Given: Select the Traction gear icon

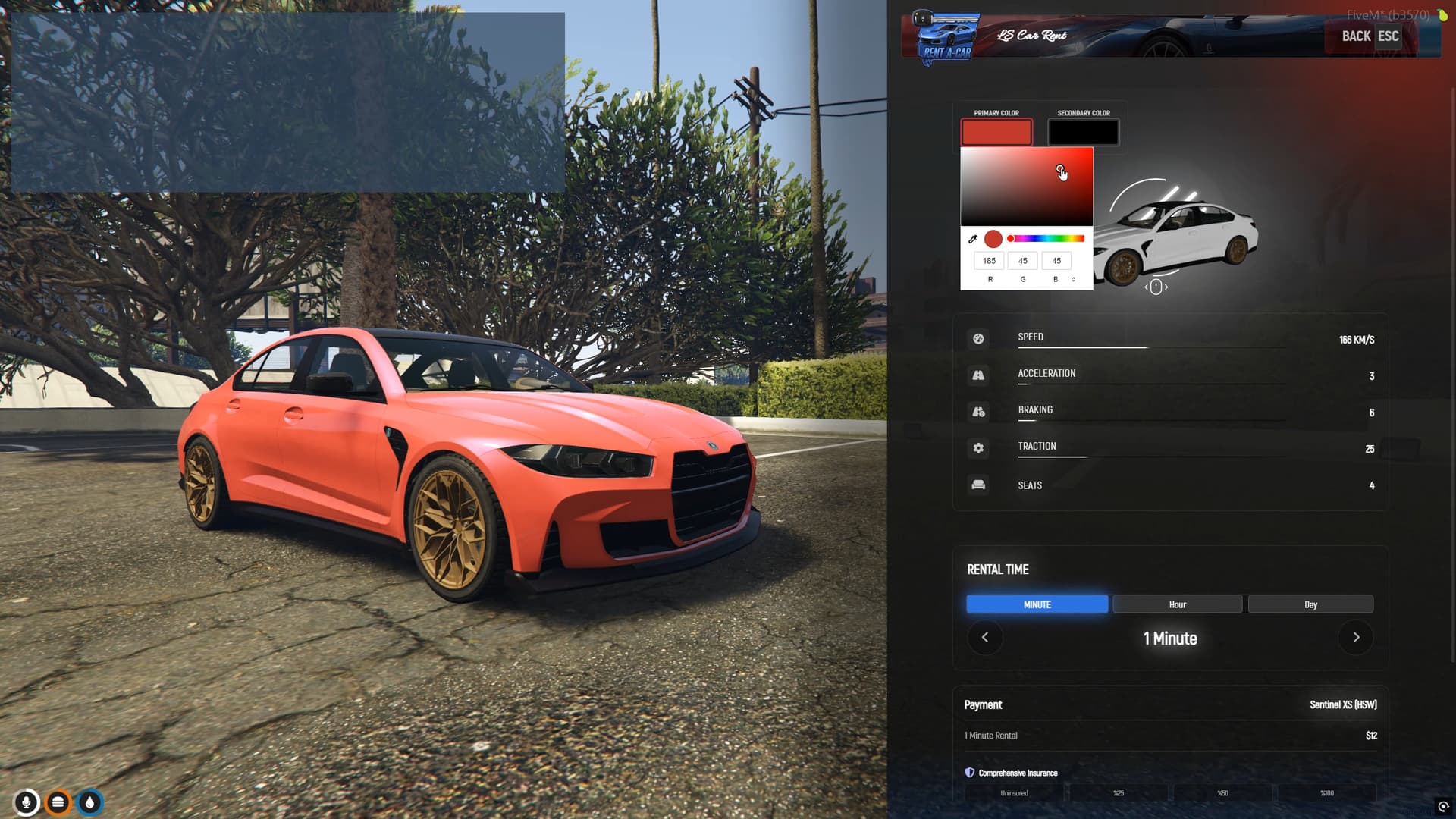Looking at the screenshot, I should pyautogui.click(x=978, y=448).
